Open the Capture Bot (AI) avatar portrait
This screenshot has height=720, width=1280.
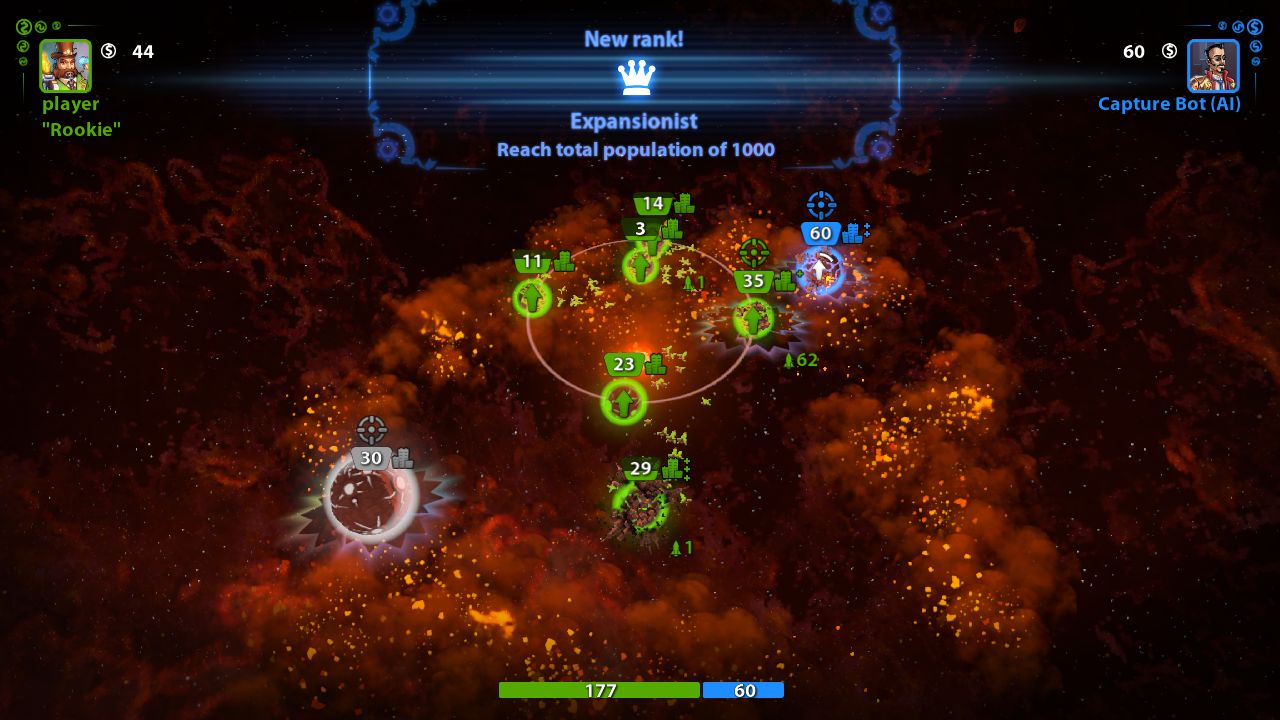pyautogui.click(x=1212, y=67)
